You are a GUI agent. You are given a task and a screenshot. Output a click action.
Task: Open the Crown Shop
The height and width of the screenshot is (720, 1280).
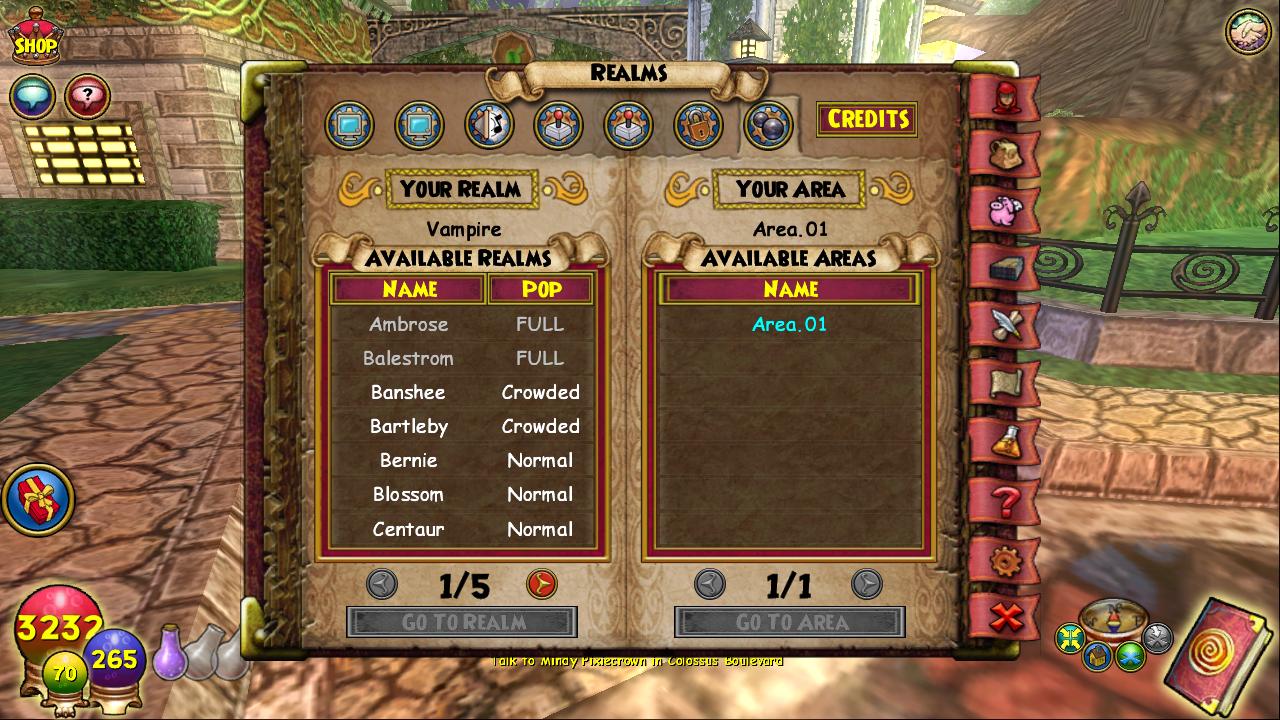pos(35,38)
